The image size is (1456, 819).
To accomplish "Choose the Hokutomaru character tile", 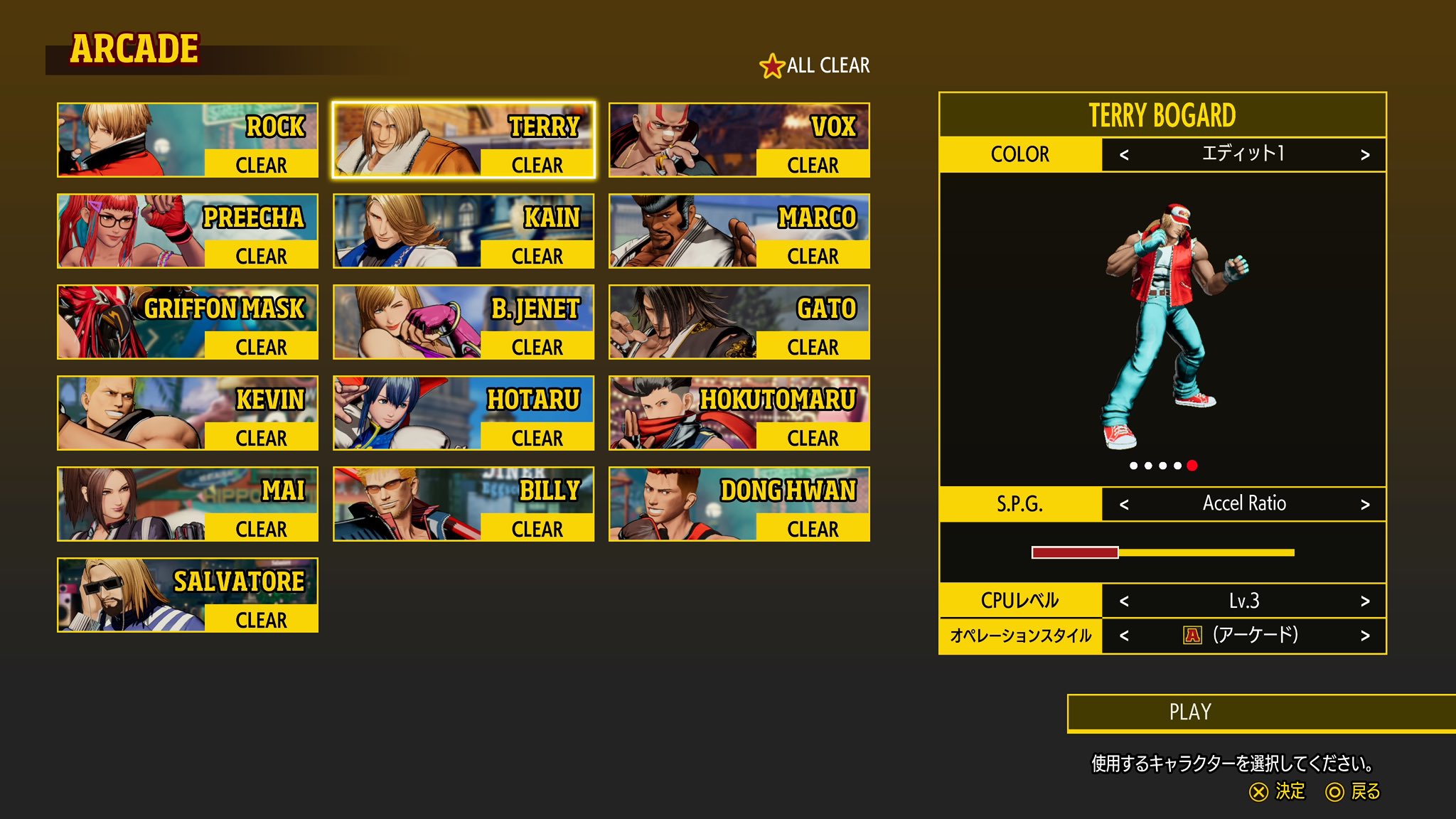I will [x=739, y=413].
